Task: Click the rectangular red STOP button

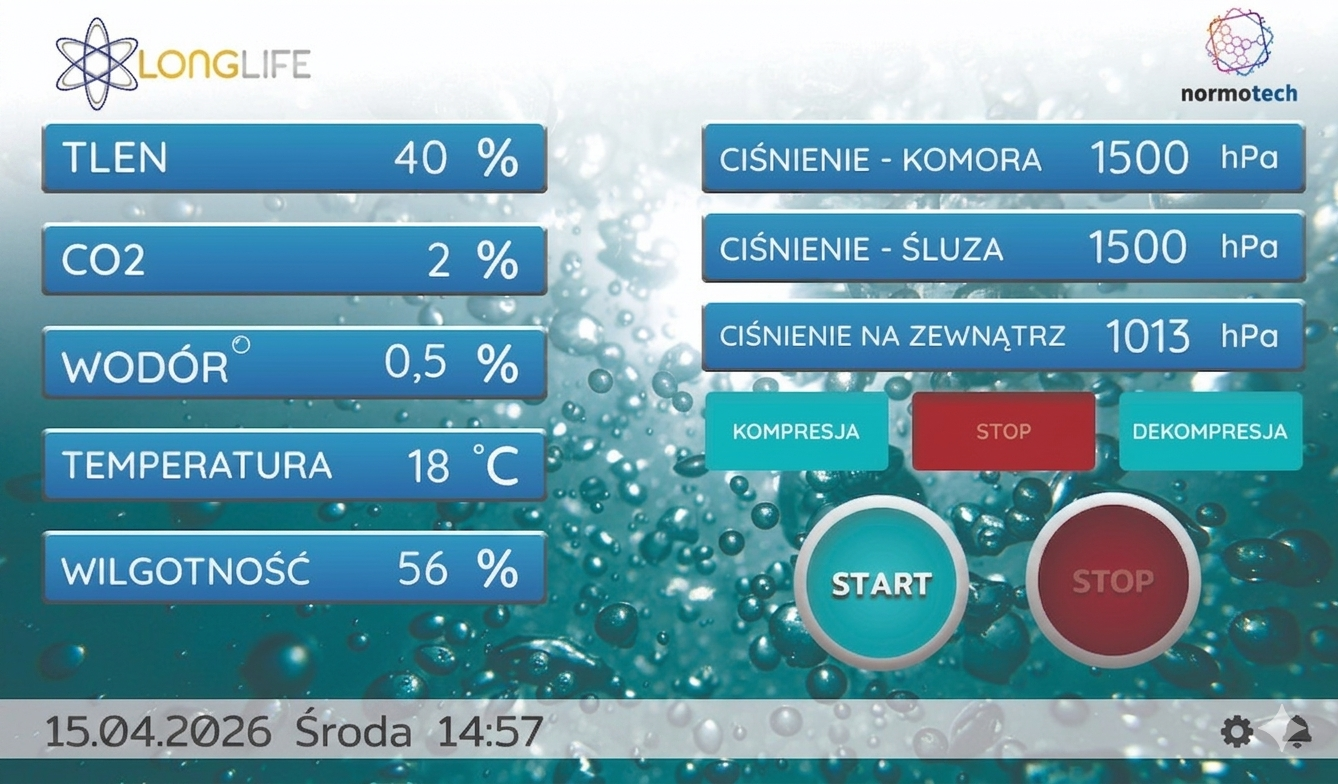Action: (x=1003, y=431)
